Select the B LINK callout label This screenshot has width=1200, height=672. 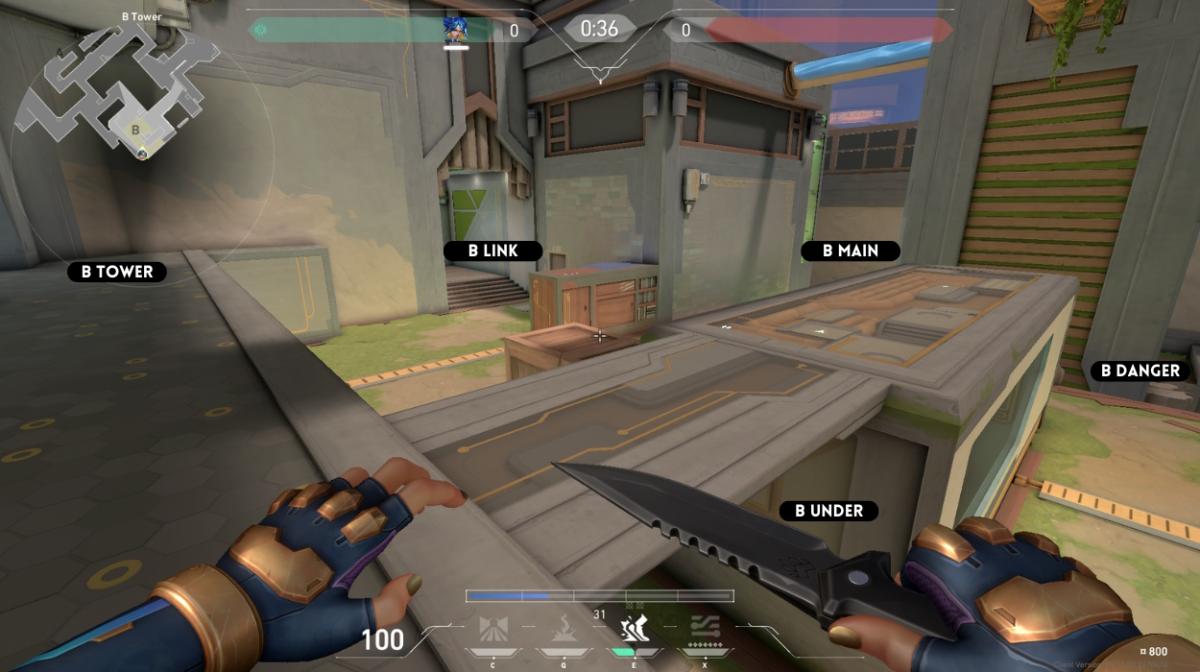[492, 251]
